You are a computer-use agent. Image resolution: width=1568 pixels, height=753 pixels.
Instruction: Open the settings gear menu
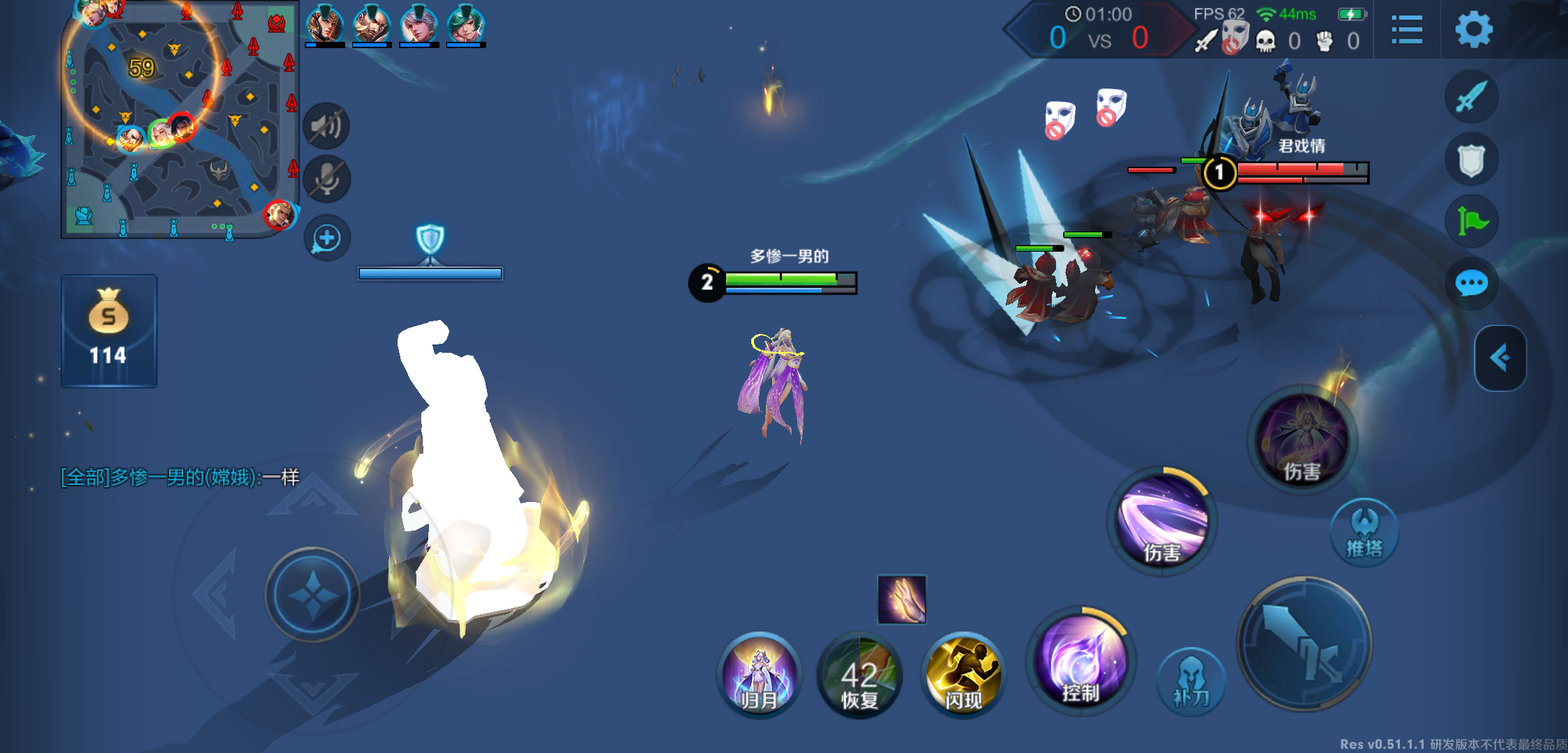click(x=1473, y=30)
